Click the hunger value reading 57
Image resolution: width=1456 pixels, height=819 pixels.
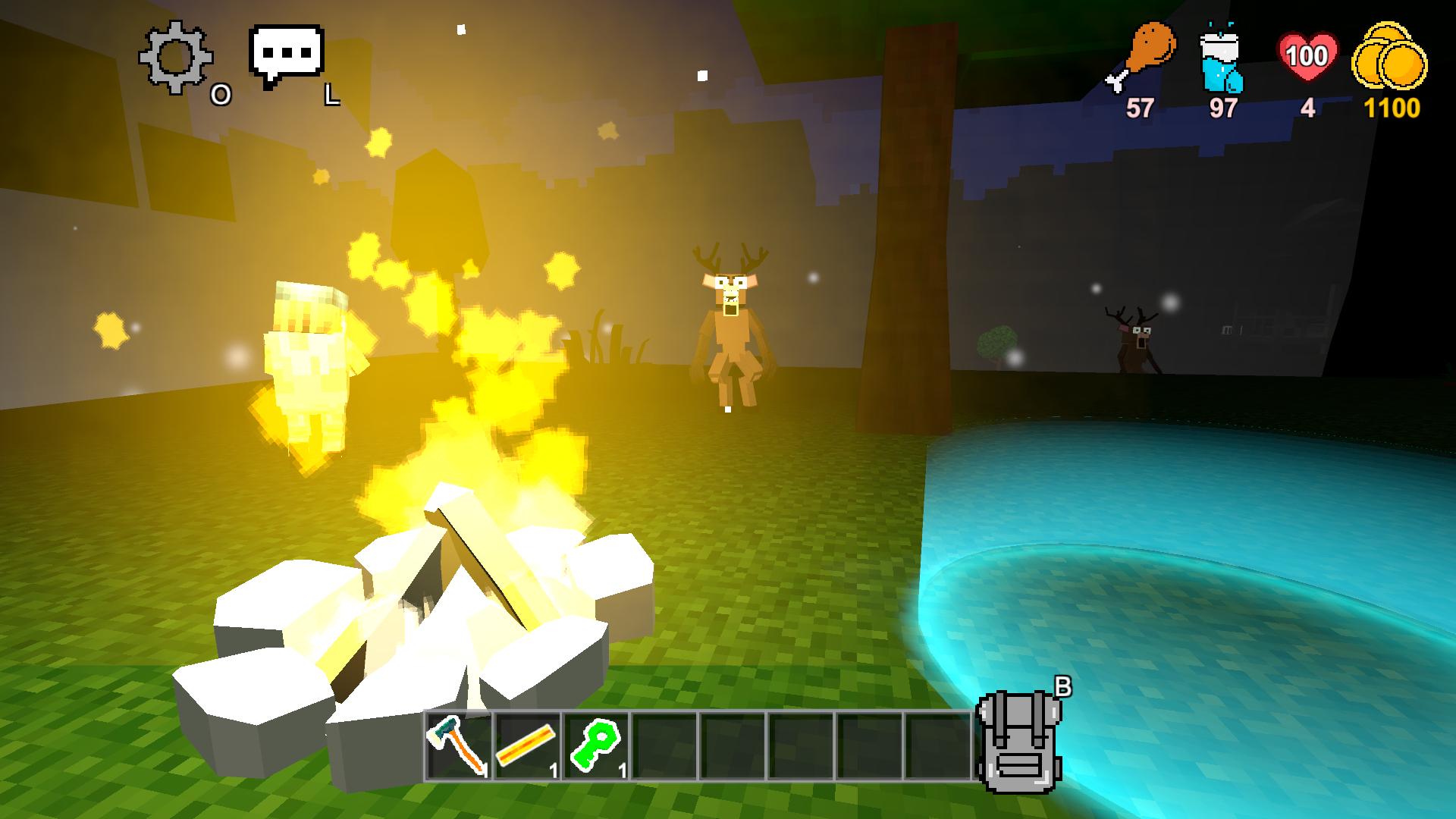[x=1139, y=108]
